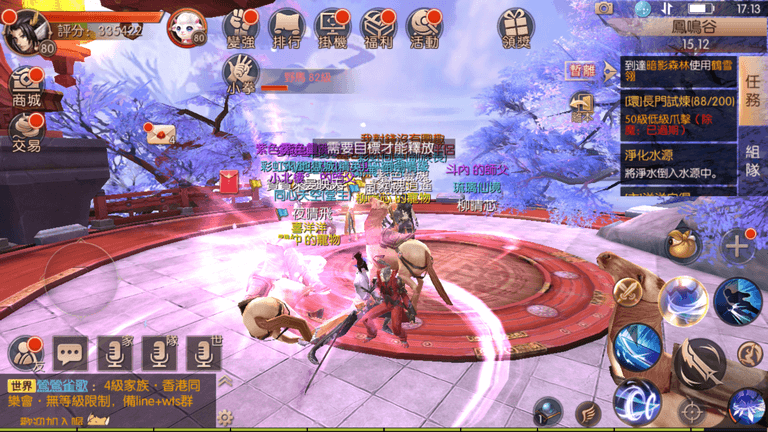The width and height of the screenshot is (768, 432).
Task: Open the chat speech bubble button
Action: 70,352
